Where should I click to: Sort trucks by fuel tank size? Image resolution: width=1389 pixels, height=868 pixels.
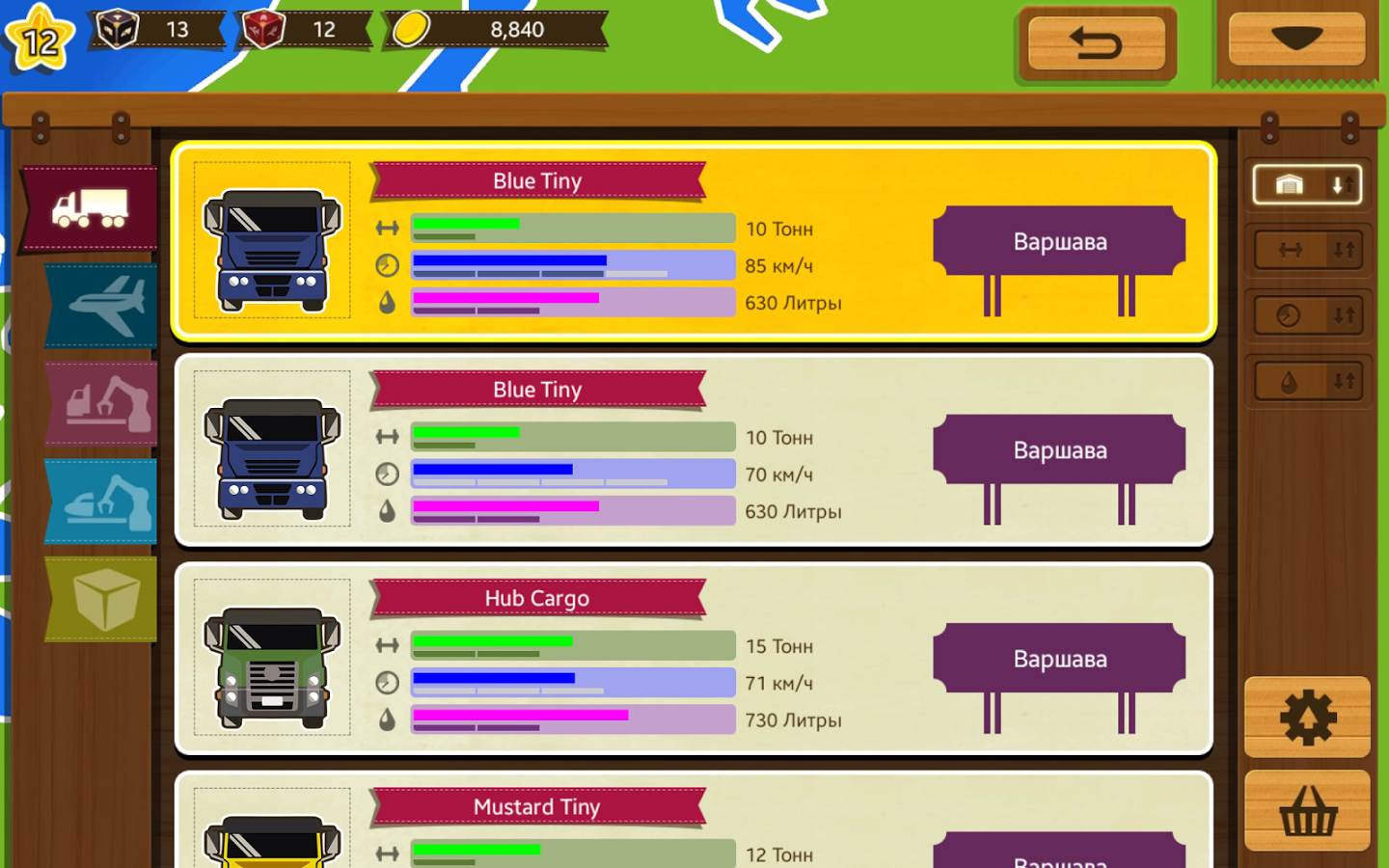(1307, 382)
